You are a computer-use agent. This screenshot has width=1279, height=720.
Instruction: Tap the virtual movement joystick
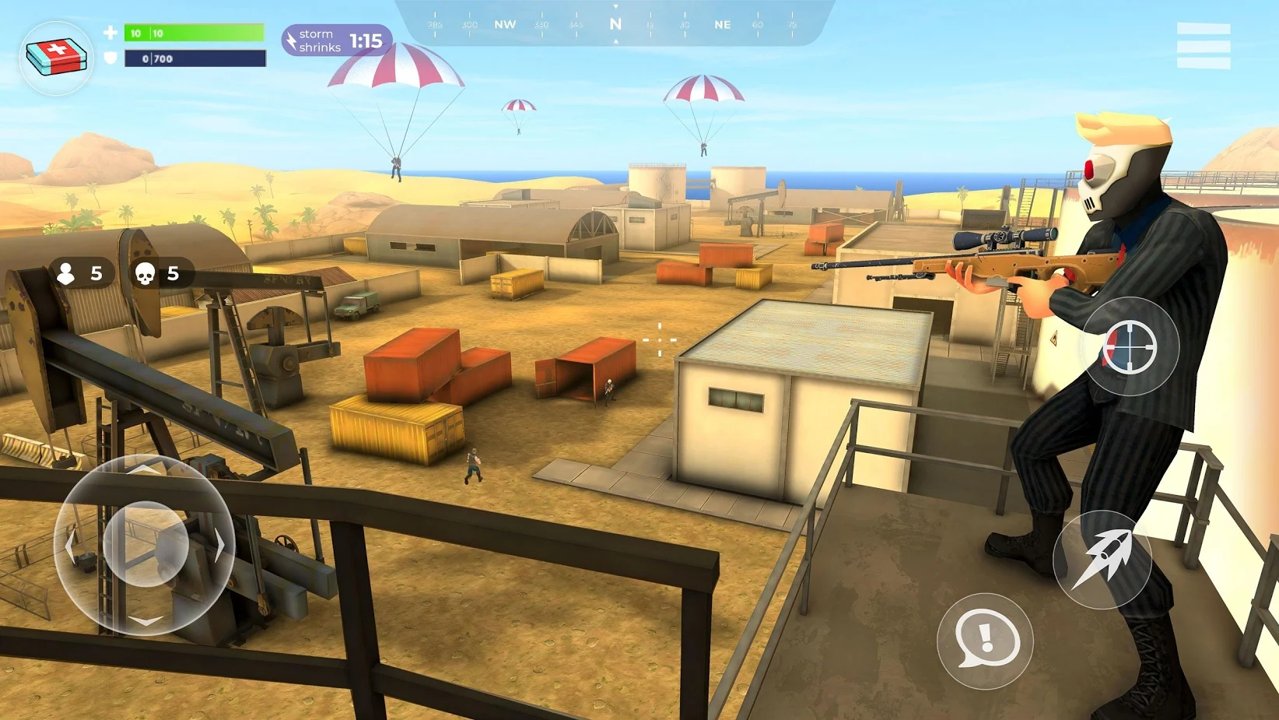point(145,545)
